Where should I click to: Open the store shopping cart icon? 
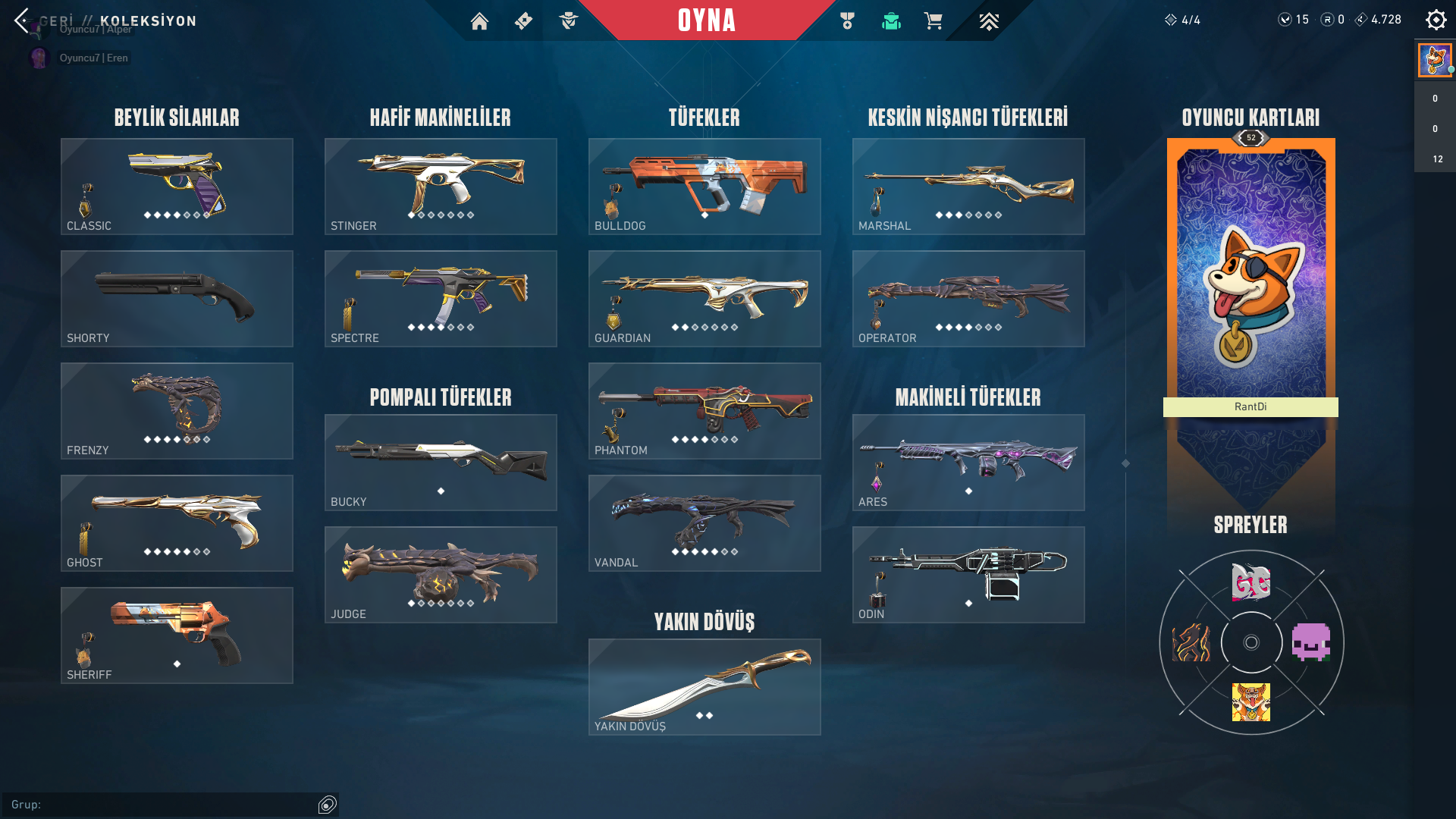tap(934, 21)
